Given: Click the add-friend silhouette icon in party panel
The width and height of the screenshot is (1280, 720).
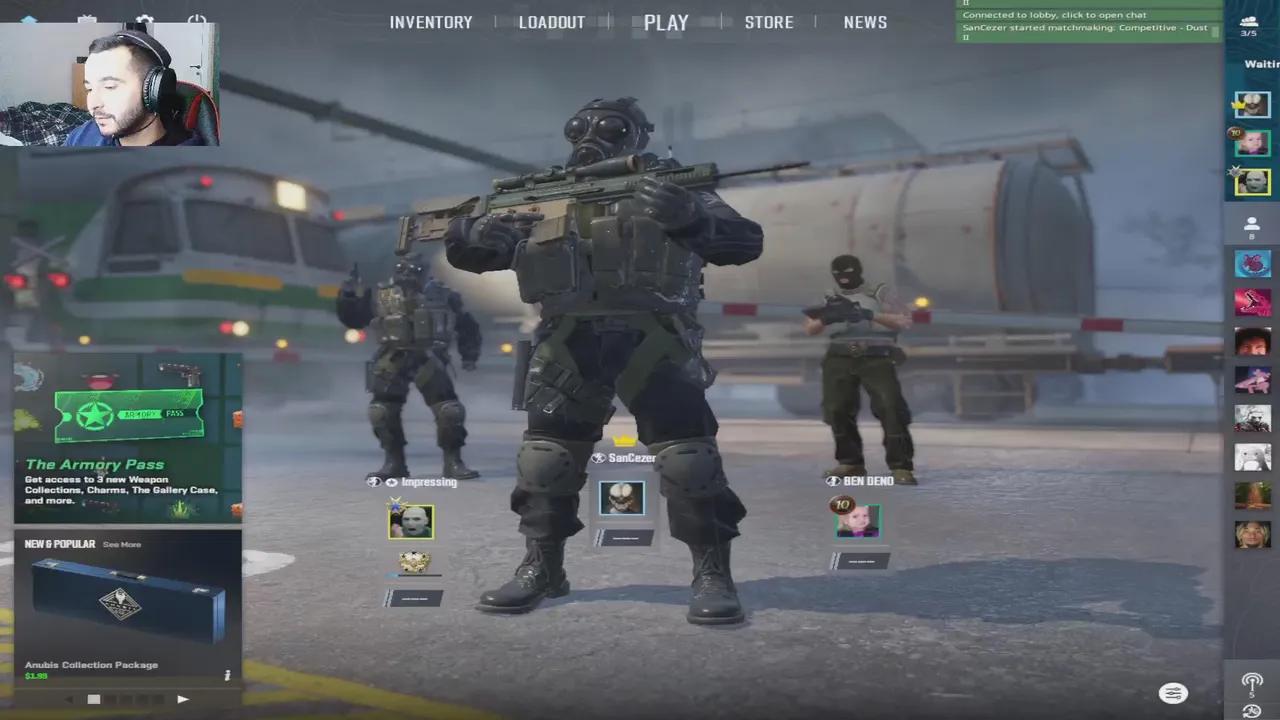Looking at the screenshot, I should 1251,225.
